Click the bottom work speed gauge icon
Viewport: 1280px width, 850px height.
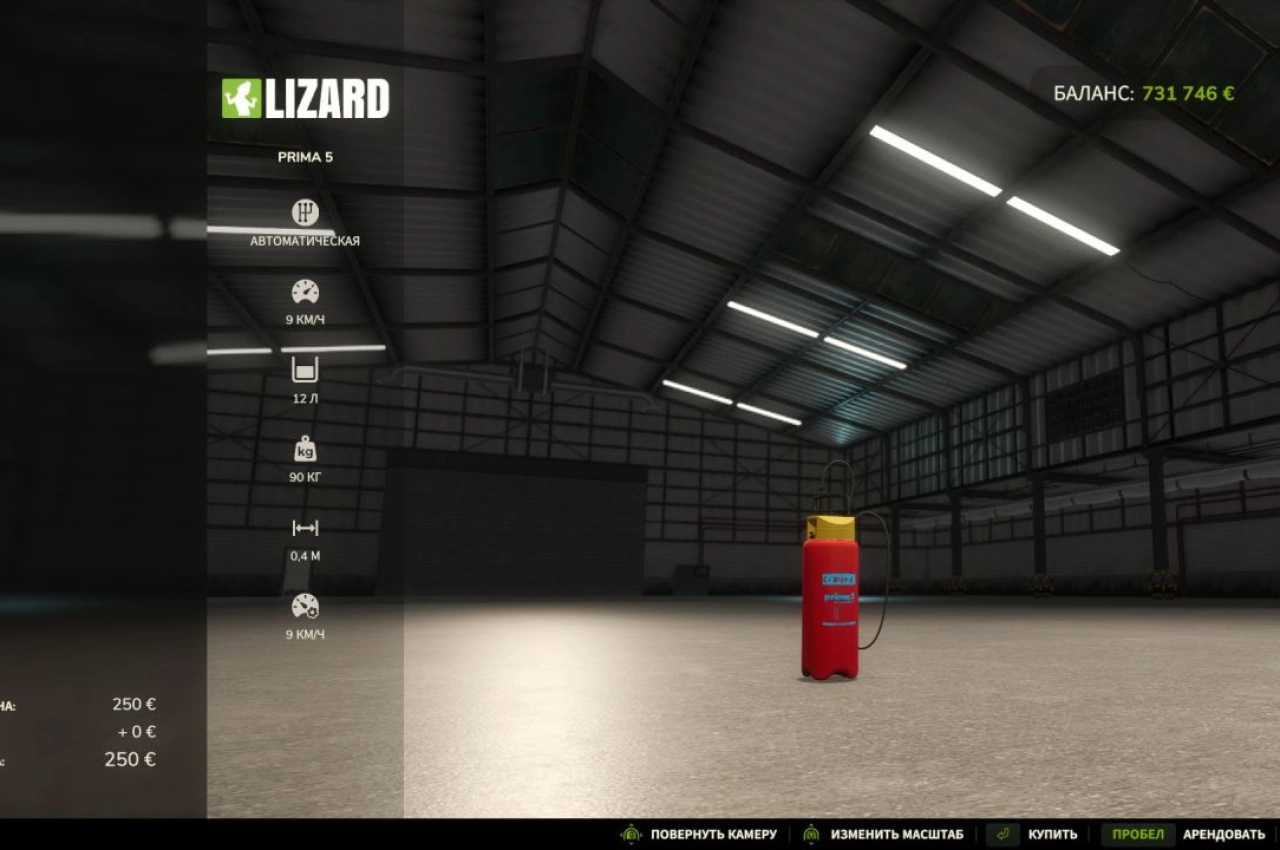(304, 606)
